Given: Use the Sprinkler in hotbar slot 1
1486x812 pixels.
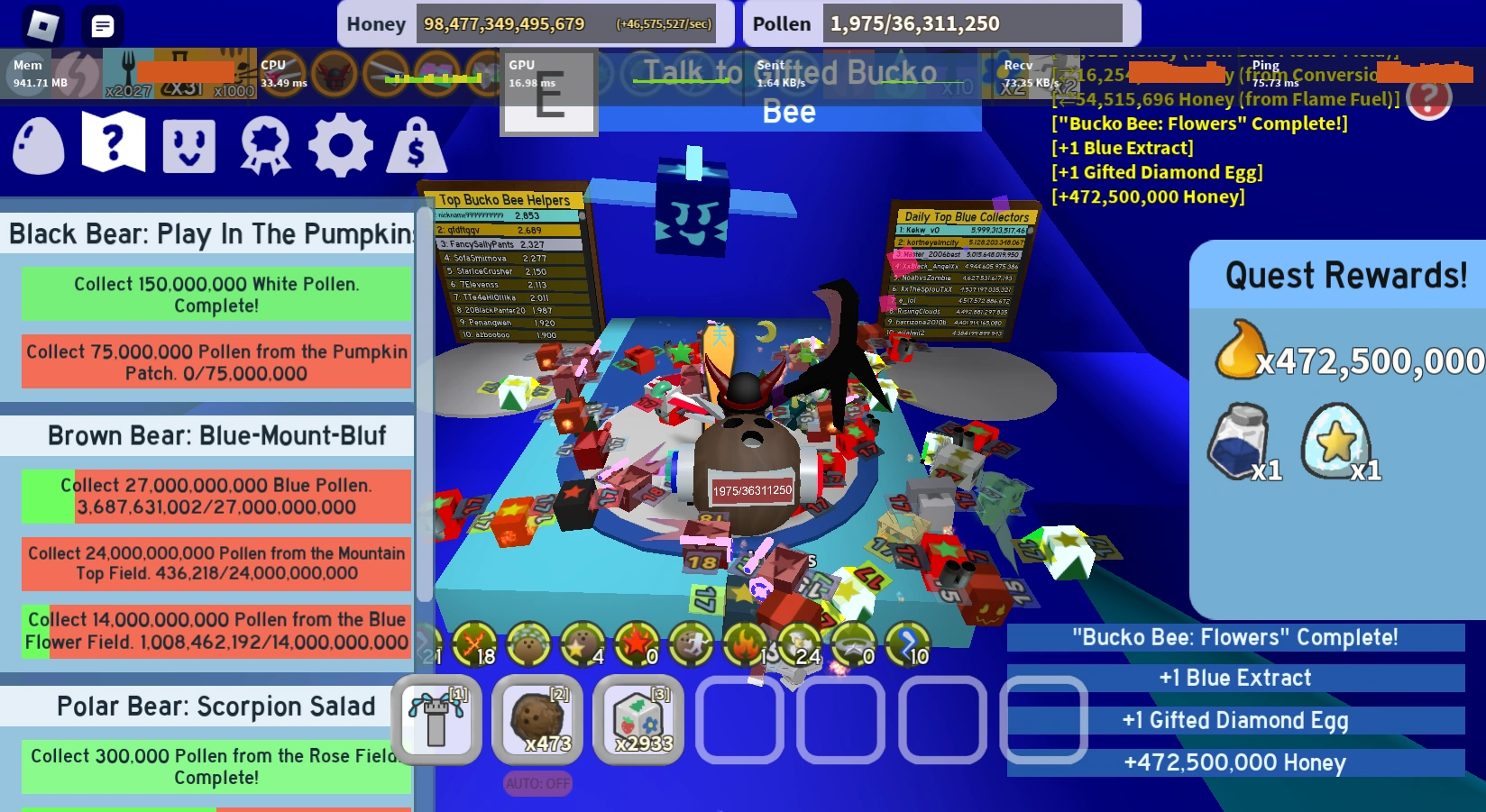Looking at the screenshot, I should tap(437, 721).
